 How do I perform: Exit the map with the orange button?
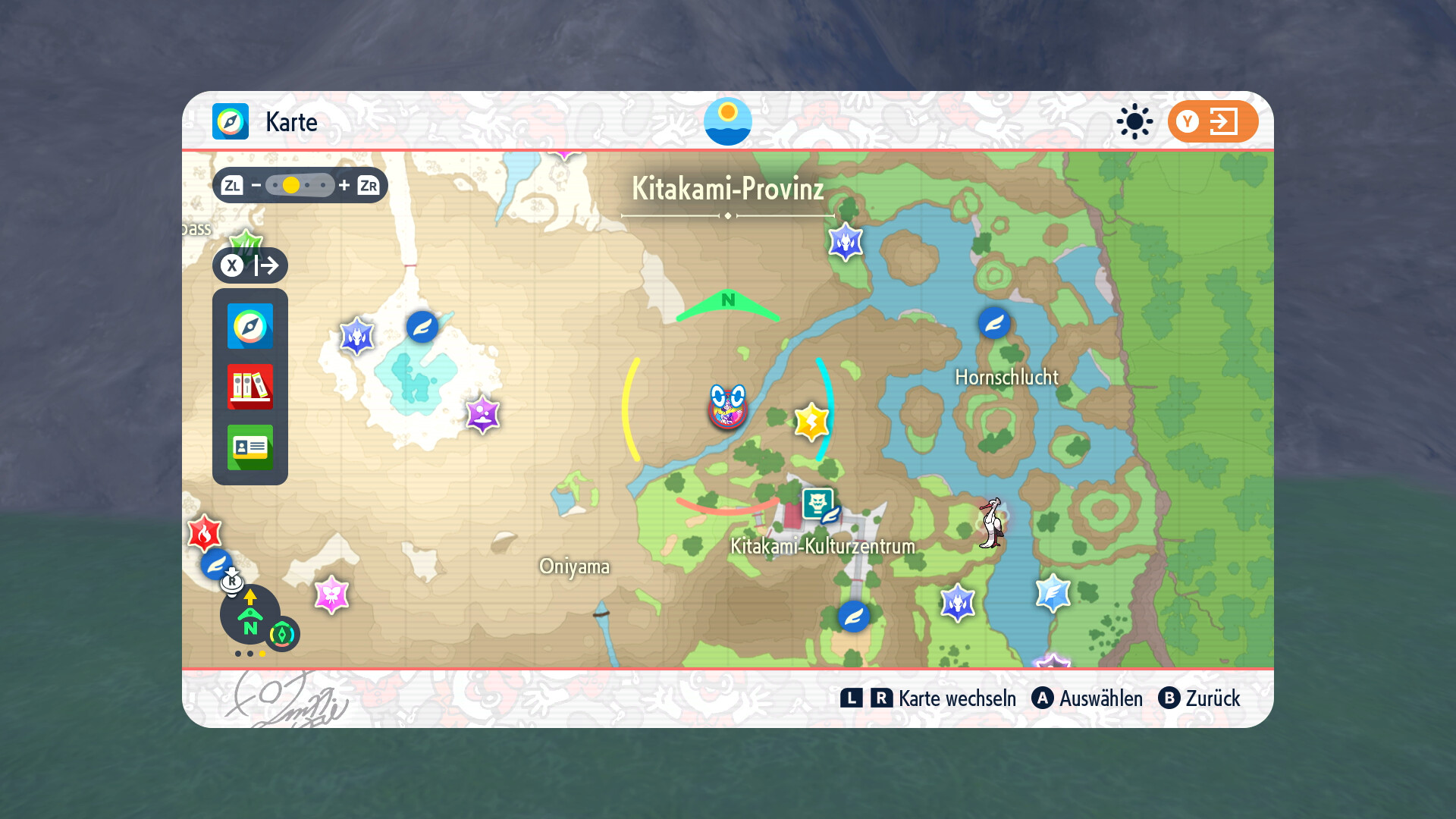point(1213,121)
